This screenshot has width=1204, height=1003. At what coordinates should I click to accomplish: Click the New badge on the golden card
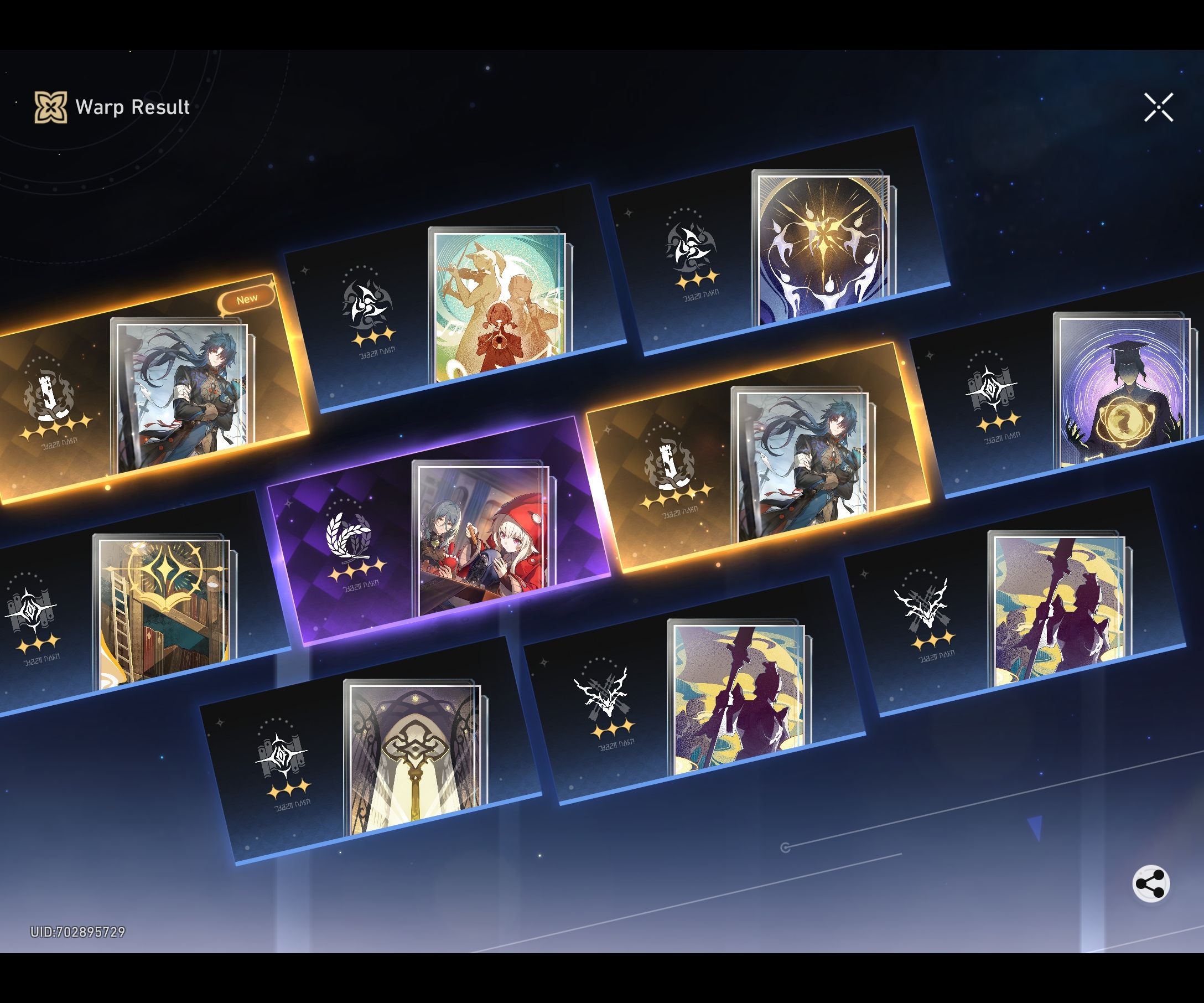(x=248, y=298)
